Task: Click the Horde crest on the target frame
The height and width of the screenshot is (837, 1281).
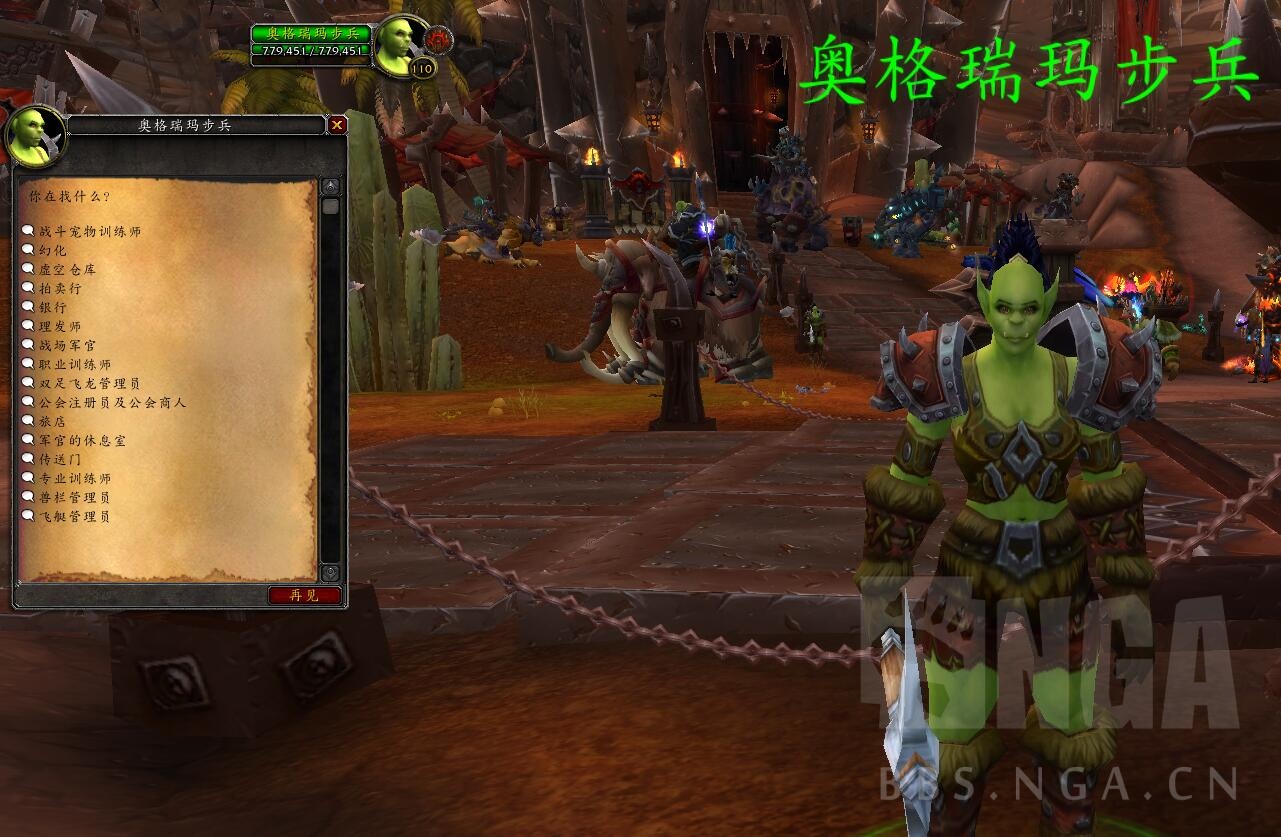Action: (440, 37)
